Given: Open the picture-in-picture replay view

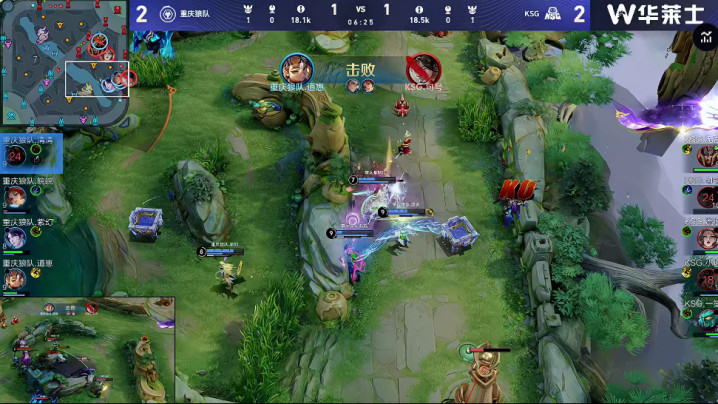Looking at the screenshot, I should [x=88, y=349].
